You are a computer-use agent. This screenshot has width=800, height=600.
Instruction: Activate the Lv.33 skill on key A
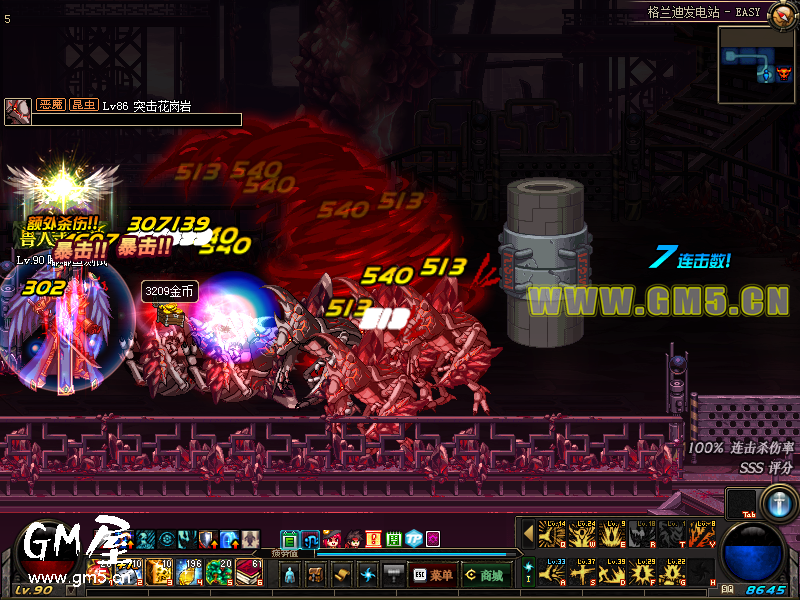pyautogui.click(x=551, y=573)
